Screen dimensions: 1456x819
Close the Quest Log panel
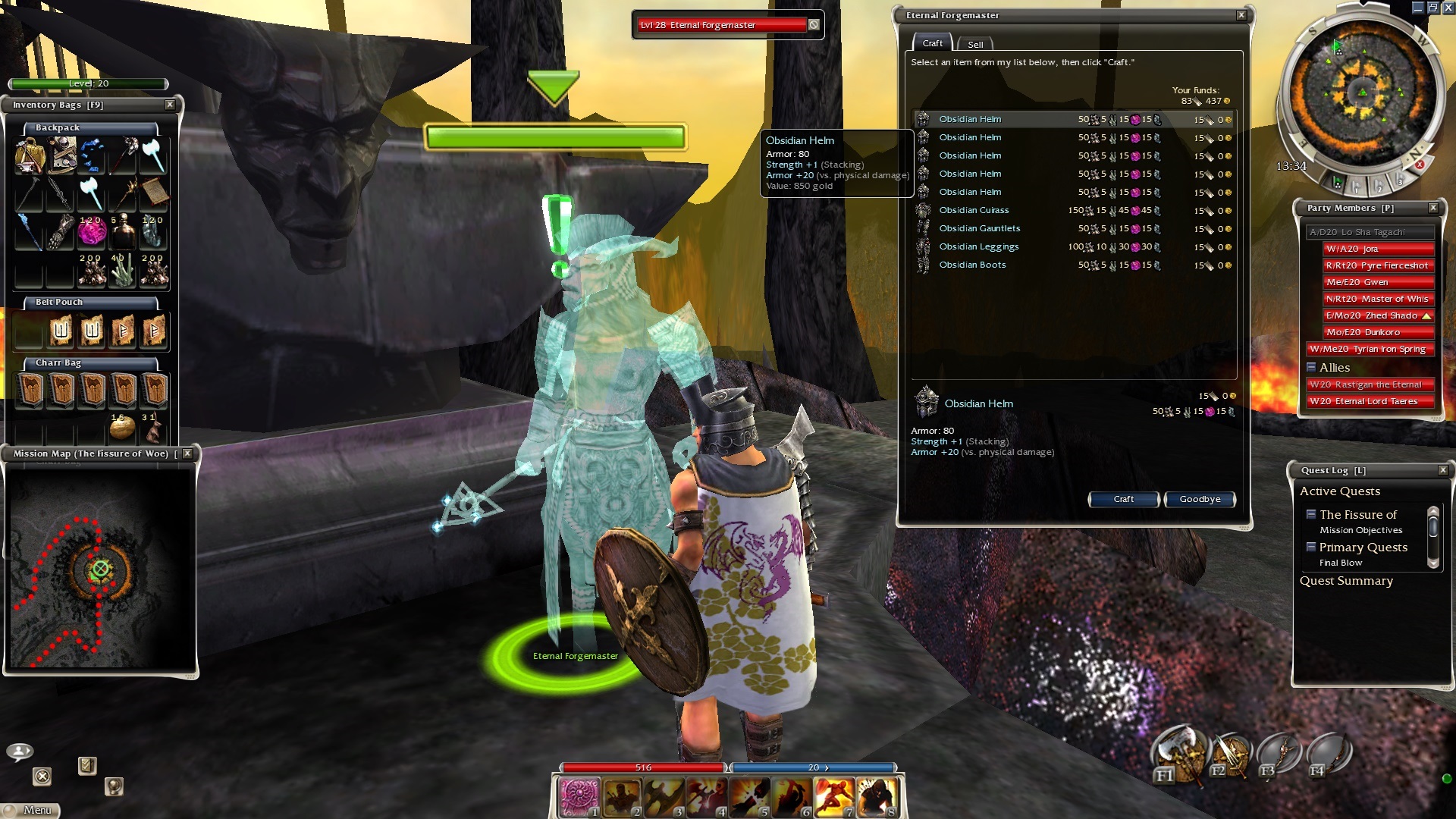[1443, 470]
